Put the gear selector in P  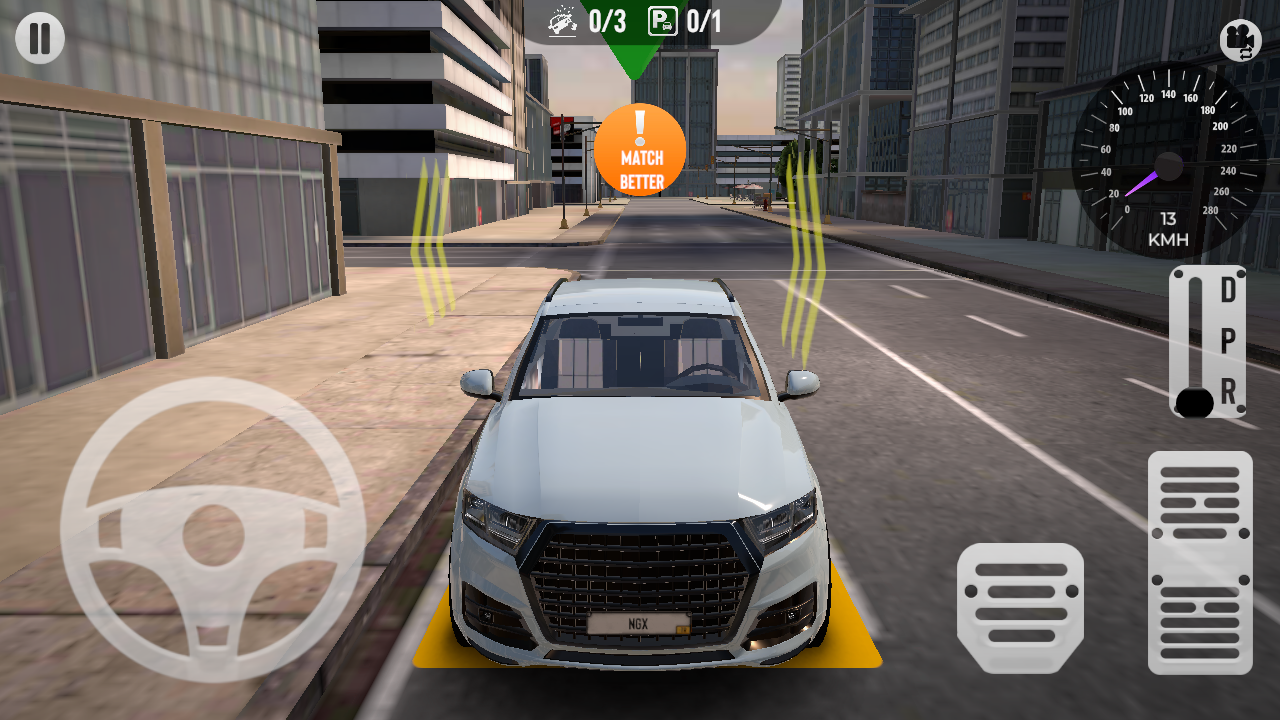pyautogui.click(x=1228, y=341)
